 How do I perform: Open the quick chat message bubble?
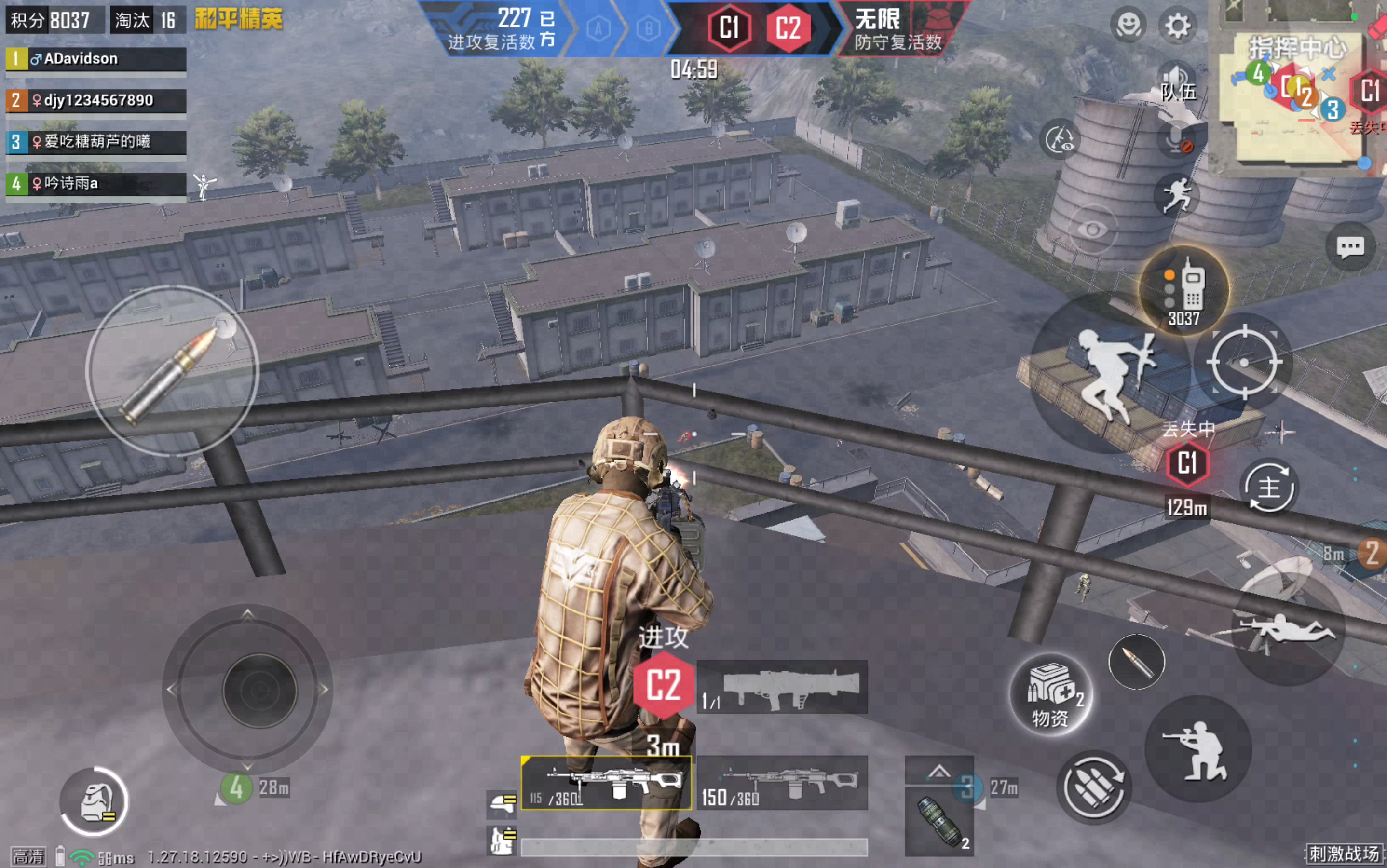pyautogui.click(x=1350, y=247)
